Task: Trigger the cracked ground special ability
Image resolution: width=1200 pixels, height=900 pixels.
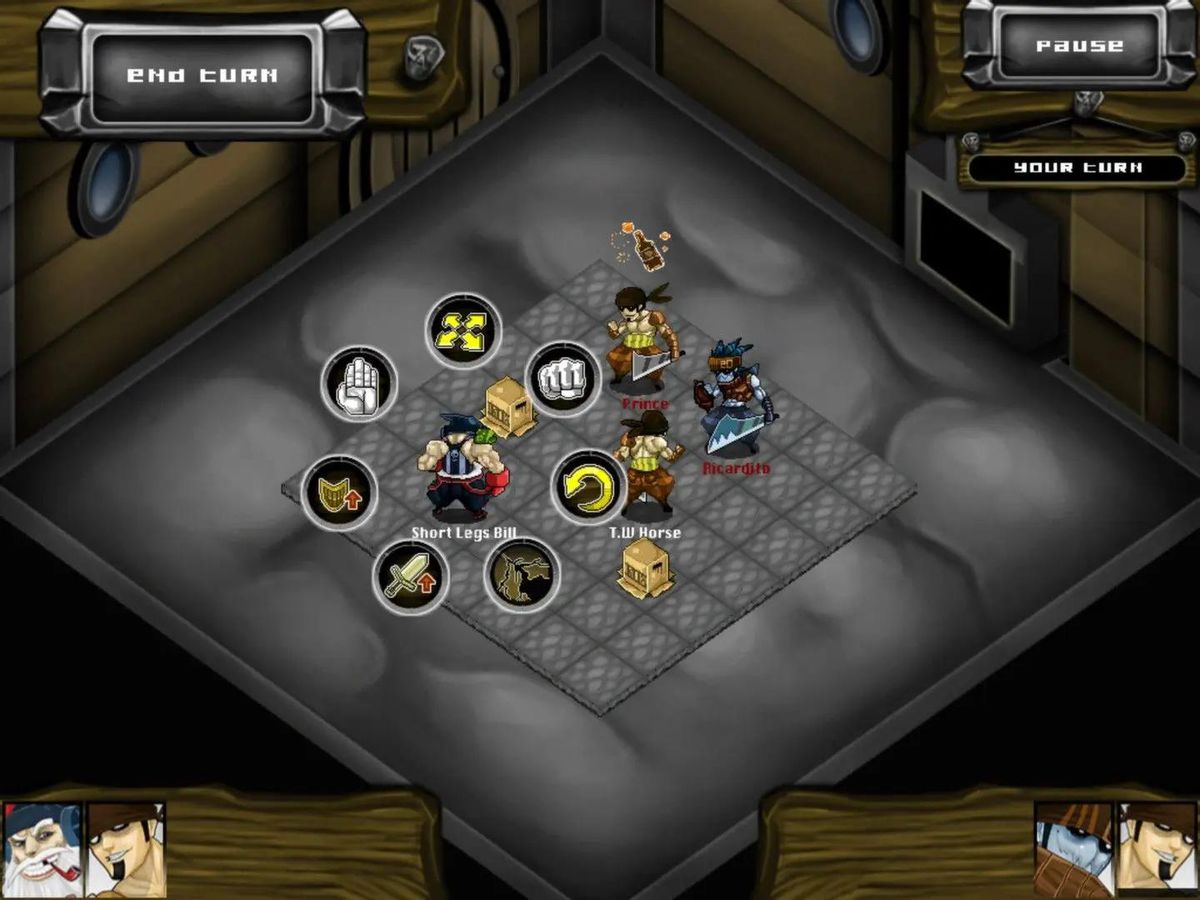Action: [522, 577]
